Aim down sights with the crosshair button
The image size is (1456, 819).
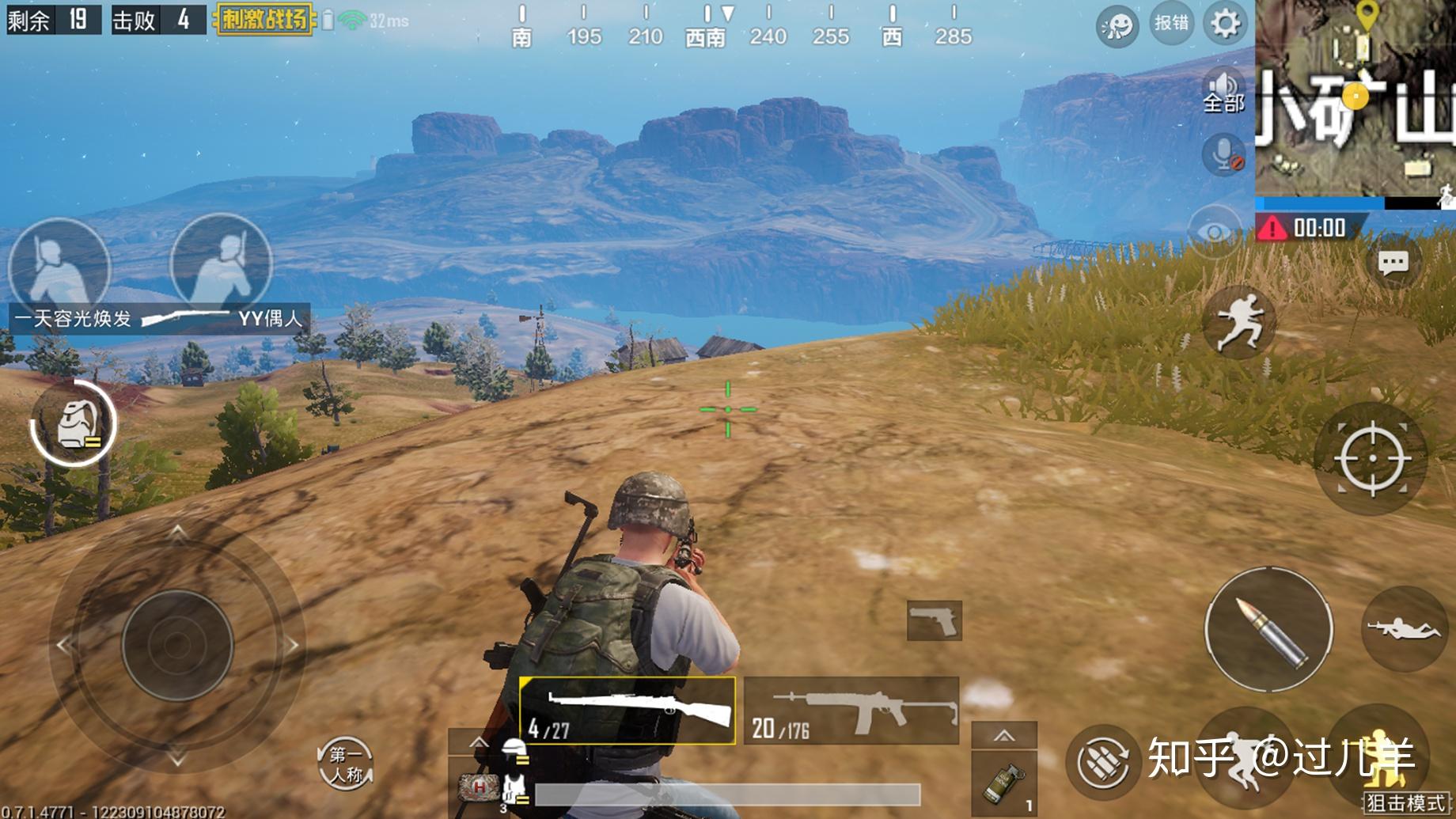click(1371, 458)
